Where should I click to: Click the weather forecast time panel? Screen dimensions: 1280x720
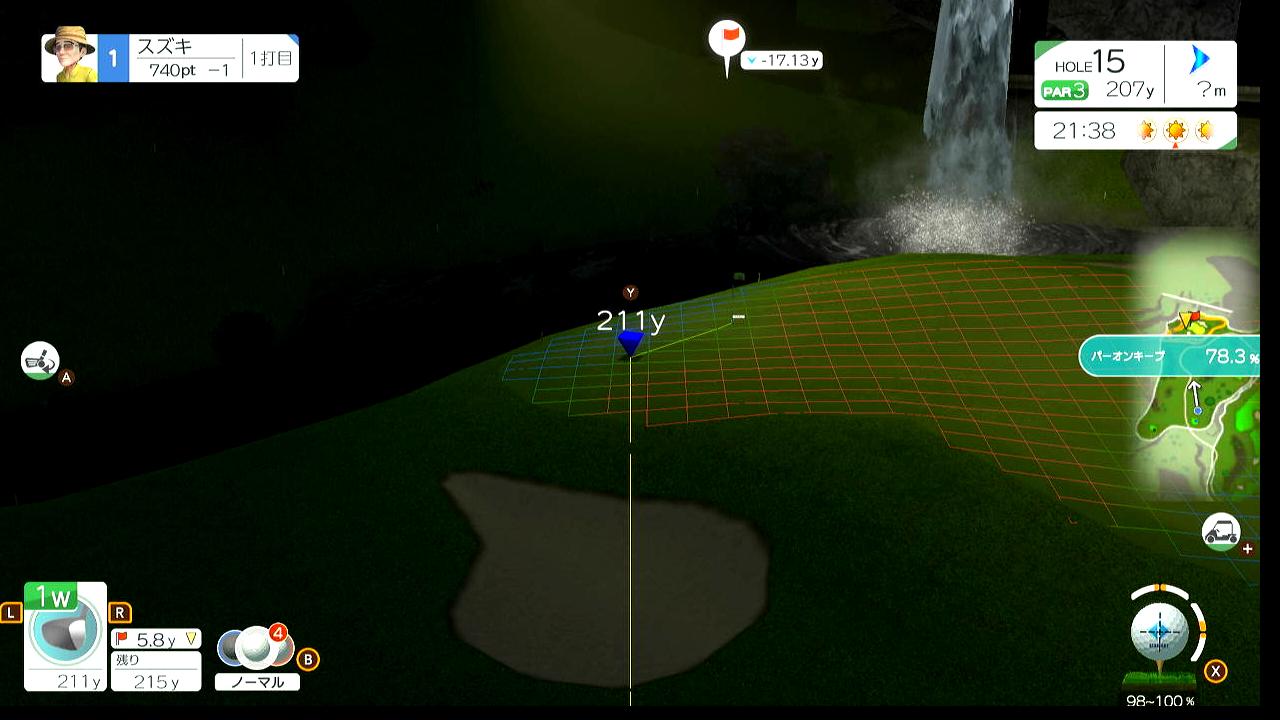coord(1135,131)
